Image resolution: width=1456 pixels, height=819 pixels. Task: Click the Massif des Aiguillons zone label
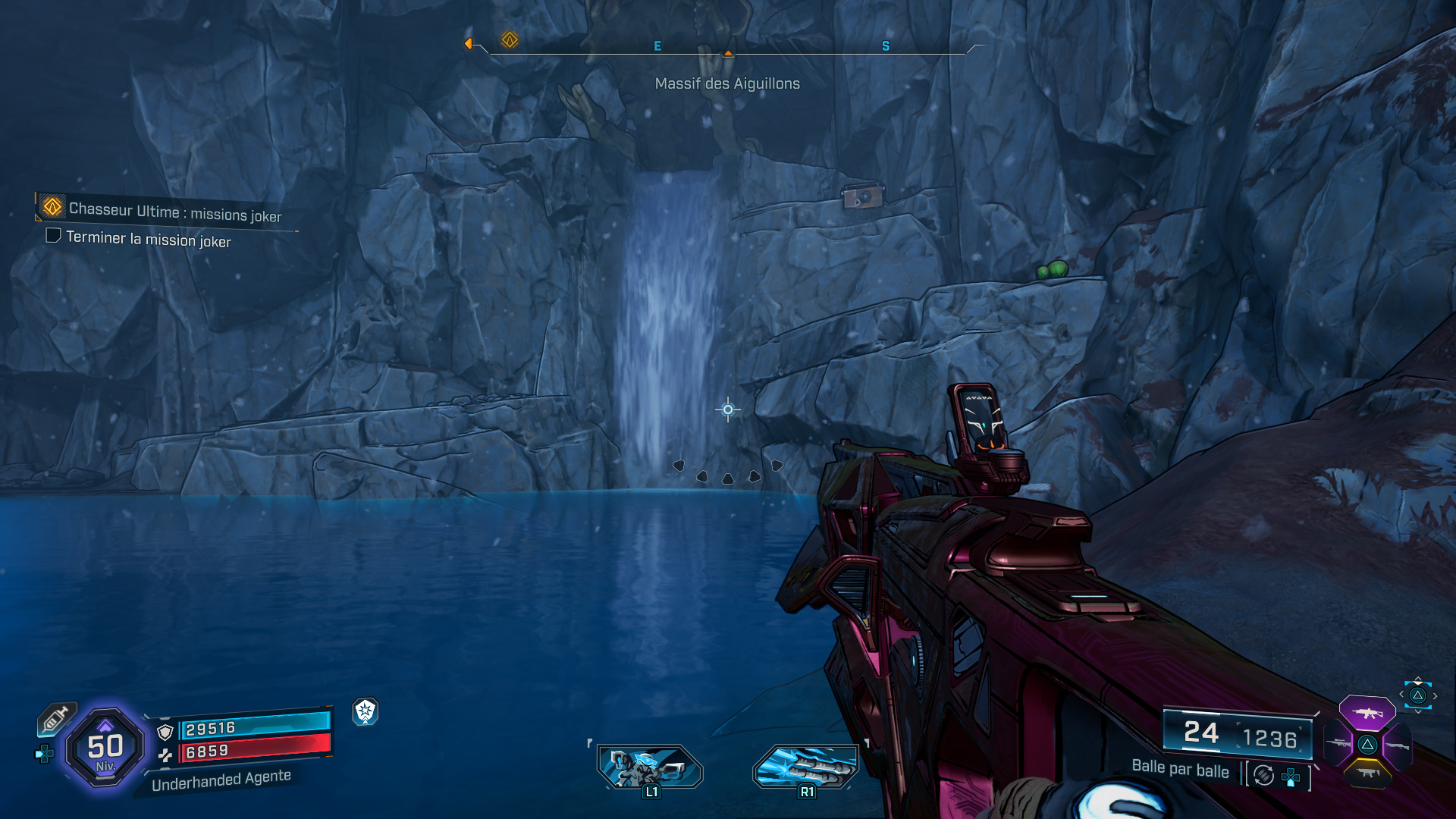[x=727, y=84]
